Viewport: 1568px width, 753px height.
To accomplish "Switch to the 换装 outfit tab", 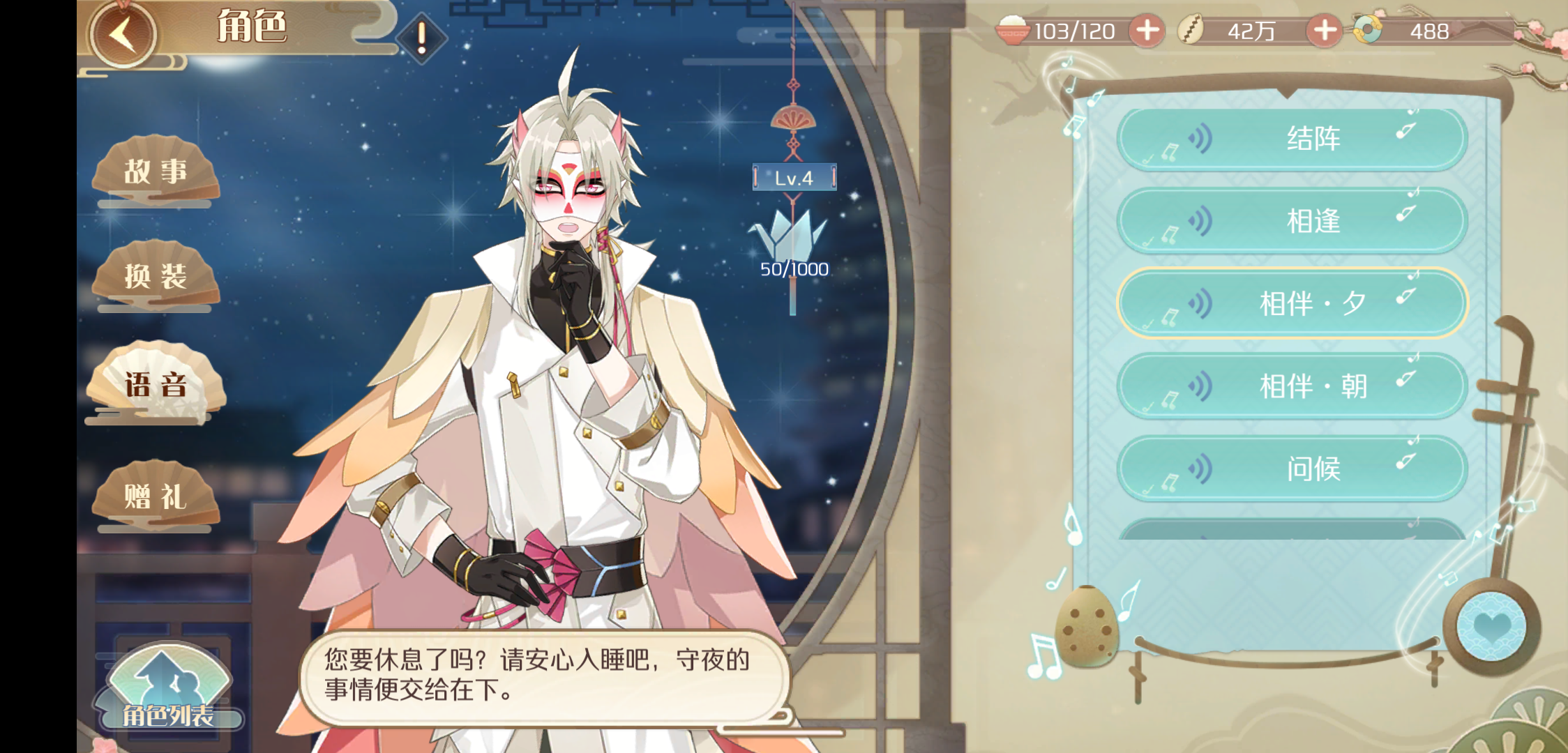I will (x=156, y=277).
